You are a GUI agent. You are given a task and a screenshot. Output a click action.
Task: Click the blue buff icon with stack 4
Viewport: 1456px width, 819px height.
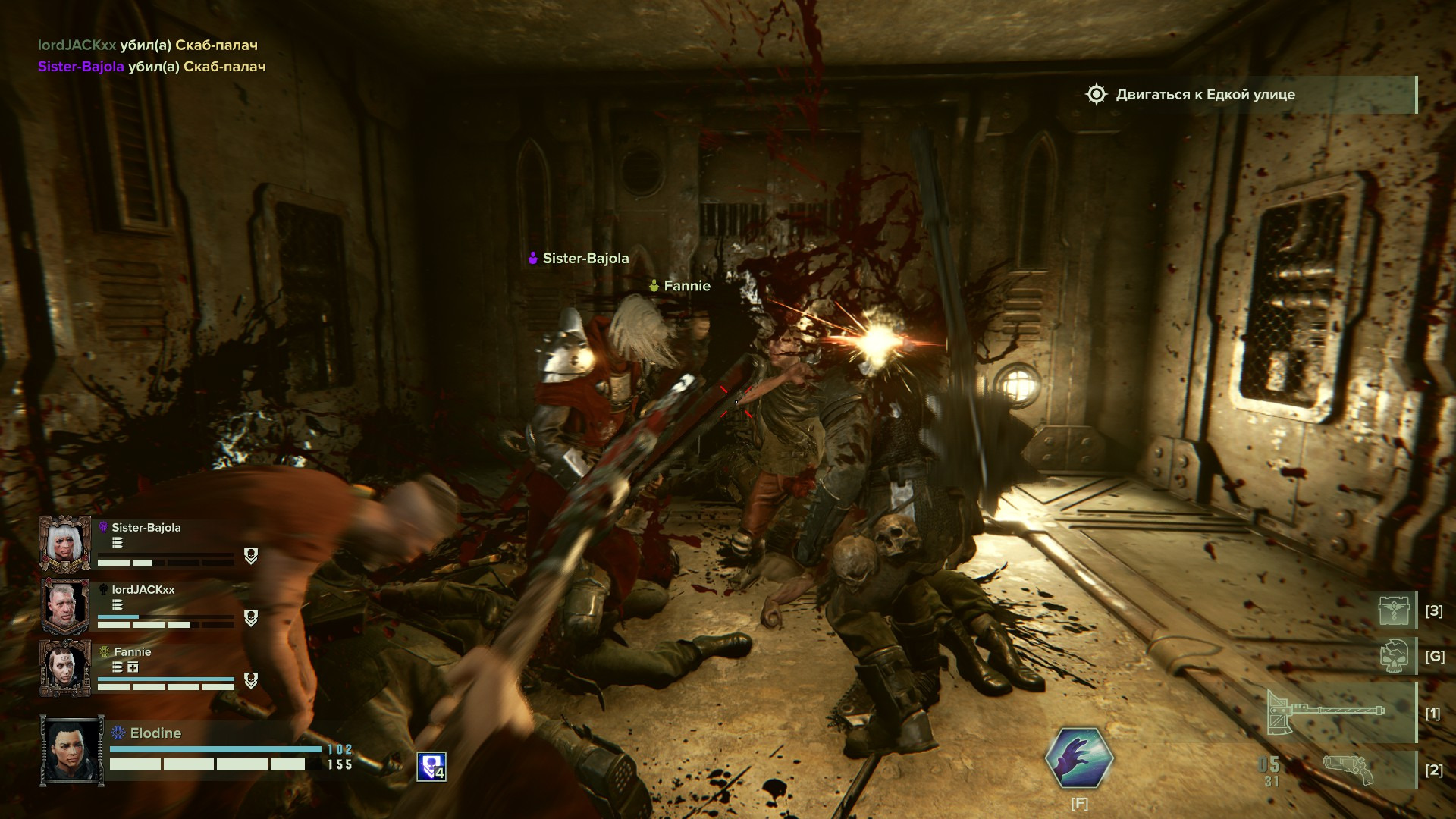431,766
